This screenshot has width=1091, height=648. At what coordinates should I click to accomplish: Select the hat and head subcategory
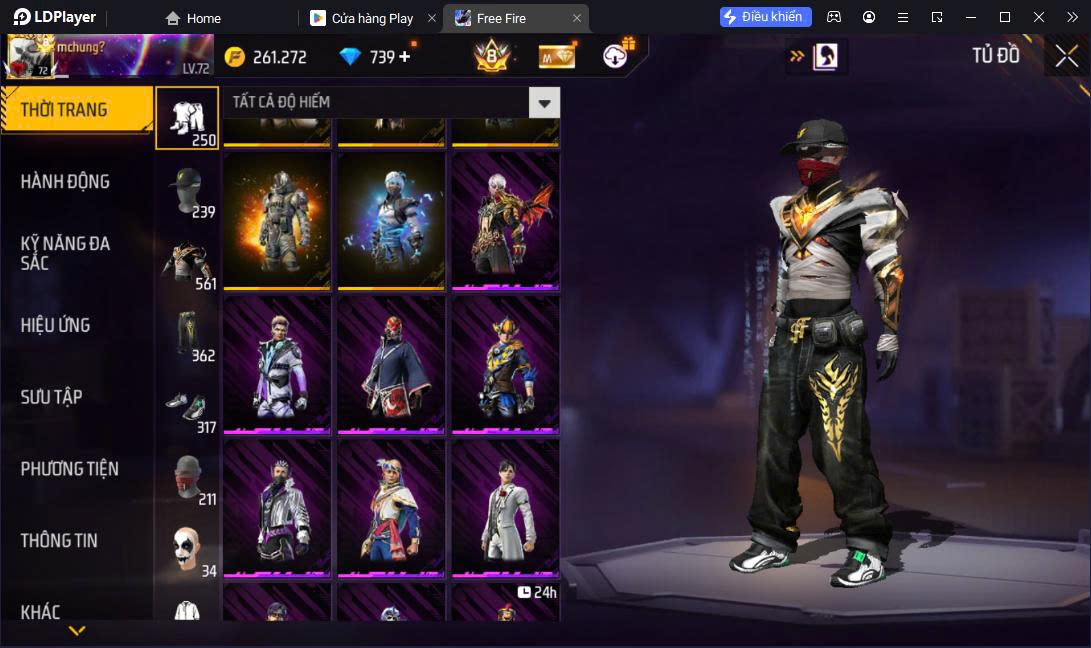pyautogui.click(x=187, y=192)
